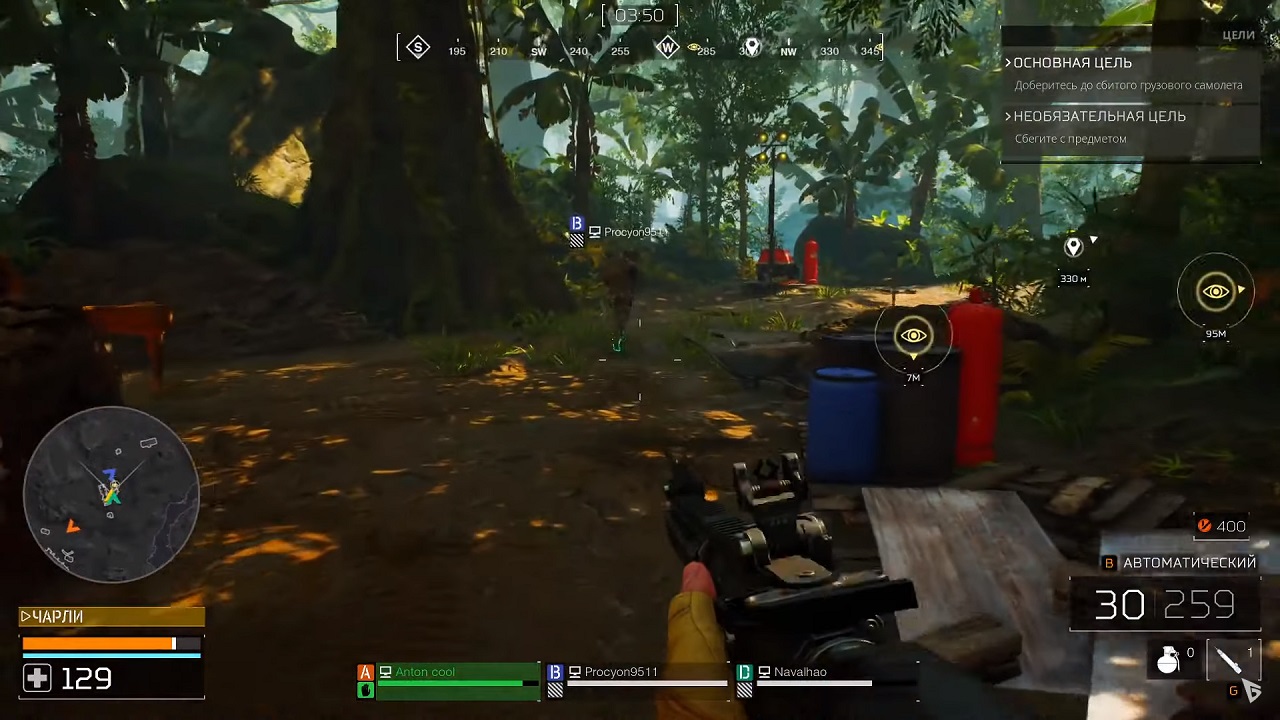Select teammate Procyon9511's squad panel
This screenshot has width=1280, height=720.
[638, 680]
